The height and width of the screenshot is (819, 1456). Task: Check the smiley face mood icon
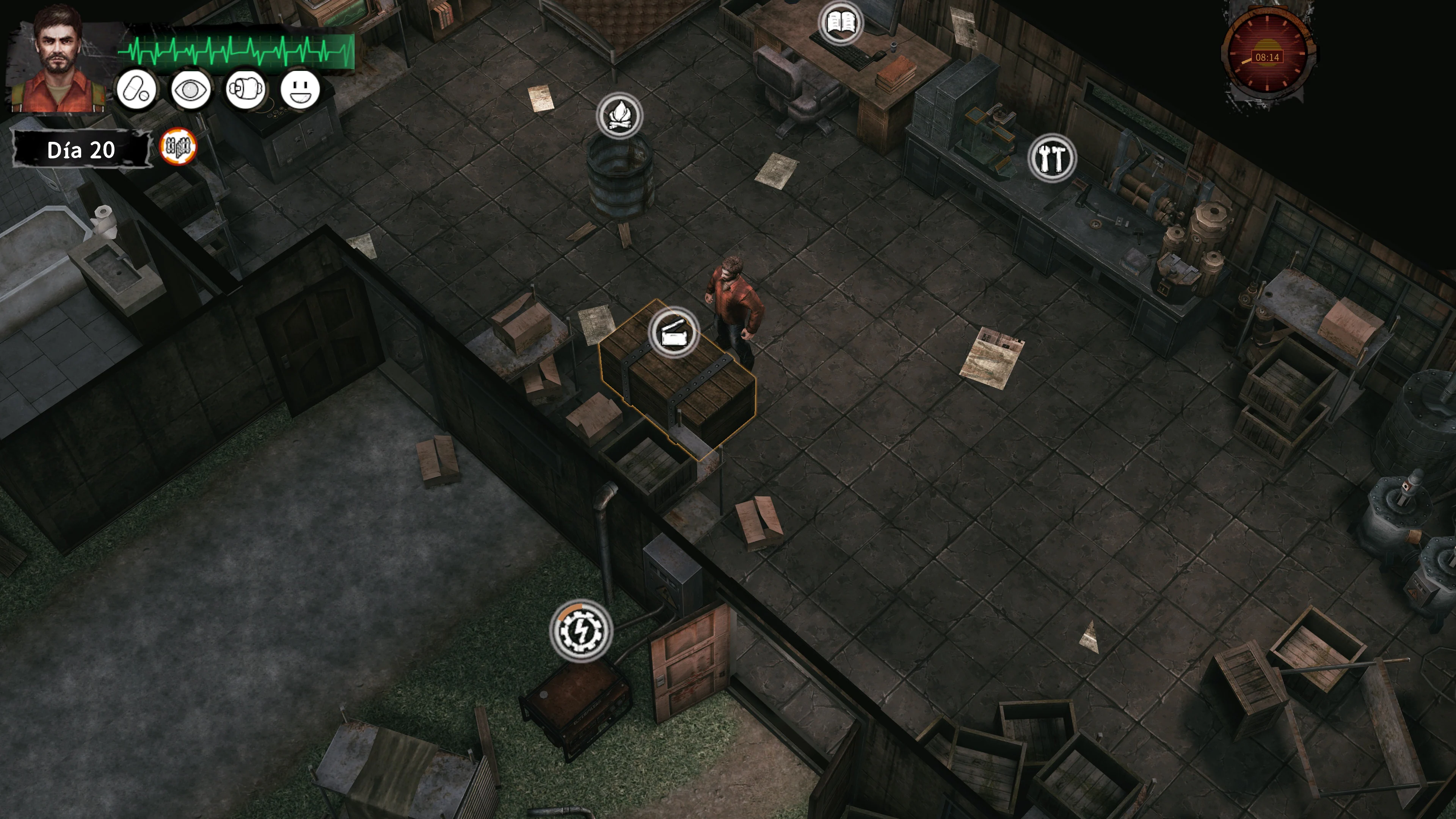click(300, 90)
